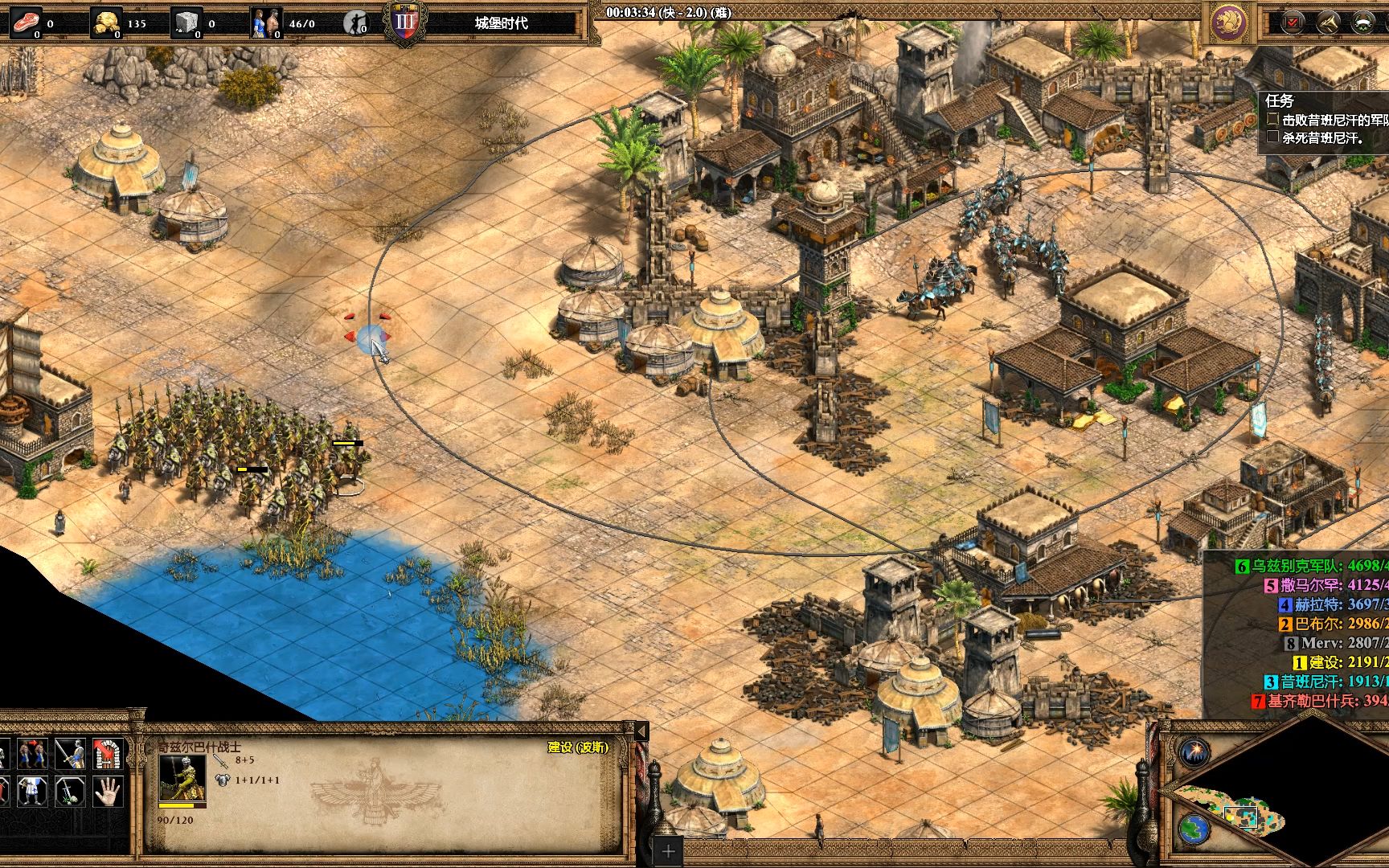Open the golden horn chat button
The width and height of the screenshot is (1389, 868).
coord(1328,23)
